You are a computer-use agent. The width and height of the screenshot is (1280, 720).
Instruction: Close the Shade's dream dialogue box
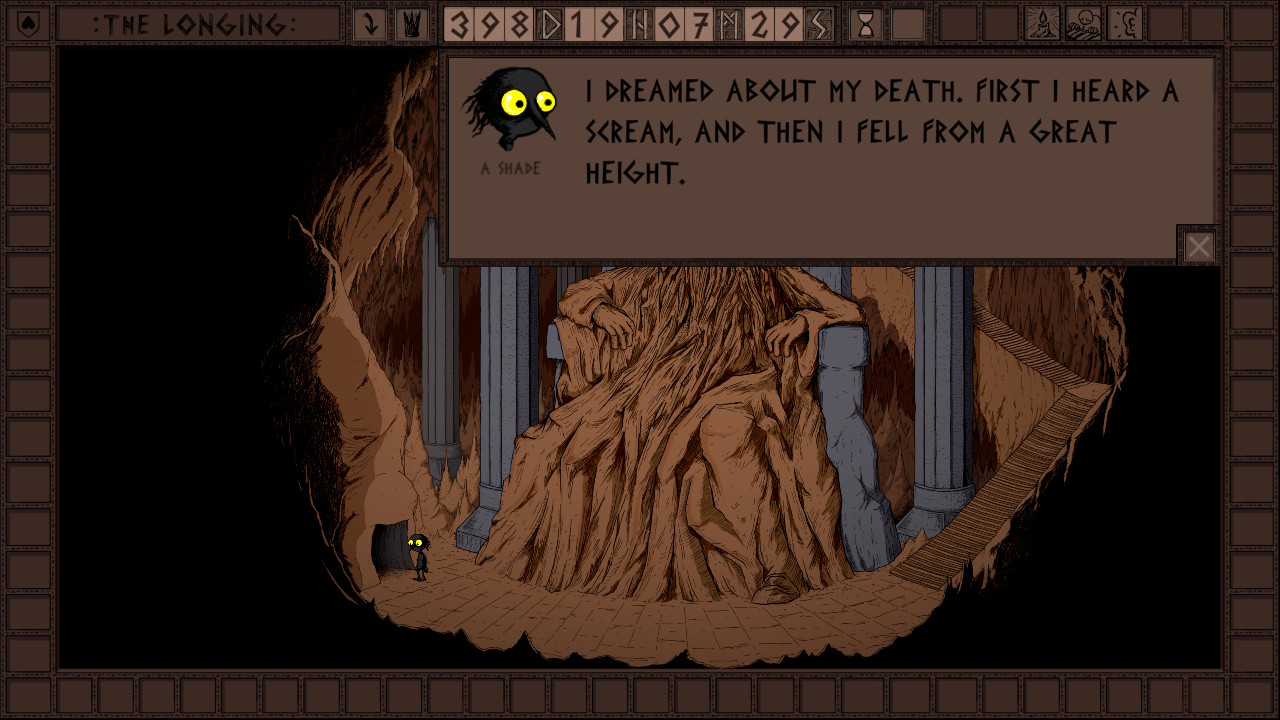(x=1198, y=246)
